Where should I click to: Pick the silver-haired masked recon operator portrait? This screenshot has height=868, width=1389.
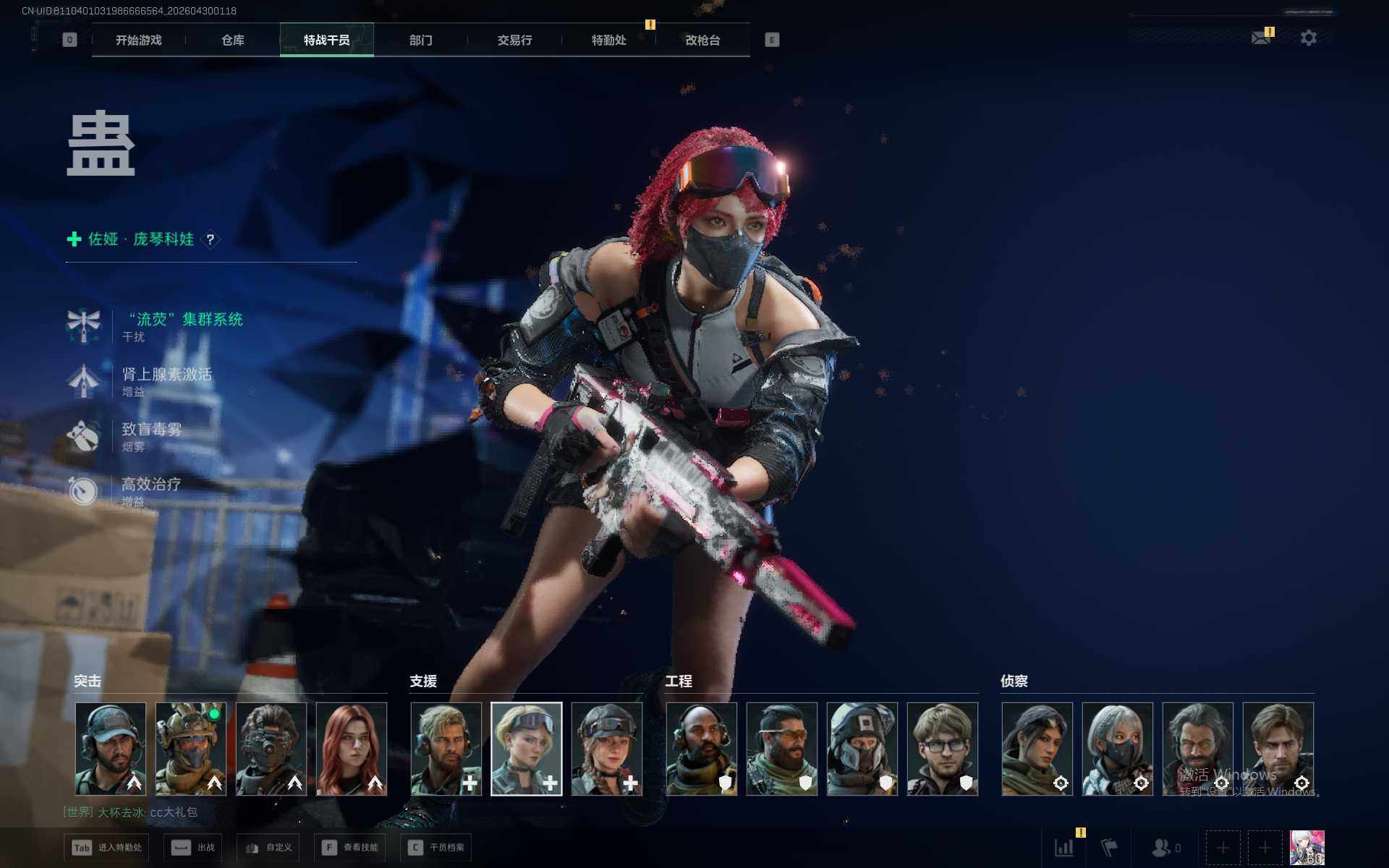pyautogui.click(x=1118, y=749)
